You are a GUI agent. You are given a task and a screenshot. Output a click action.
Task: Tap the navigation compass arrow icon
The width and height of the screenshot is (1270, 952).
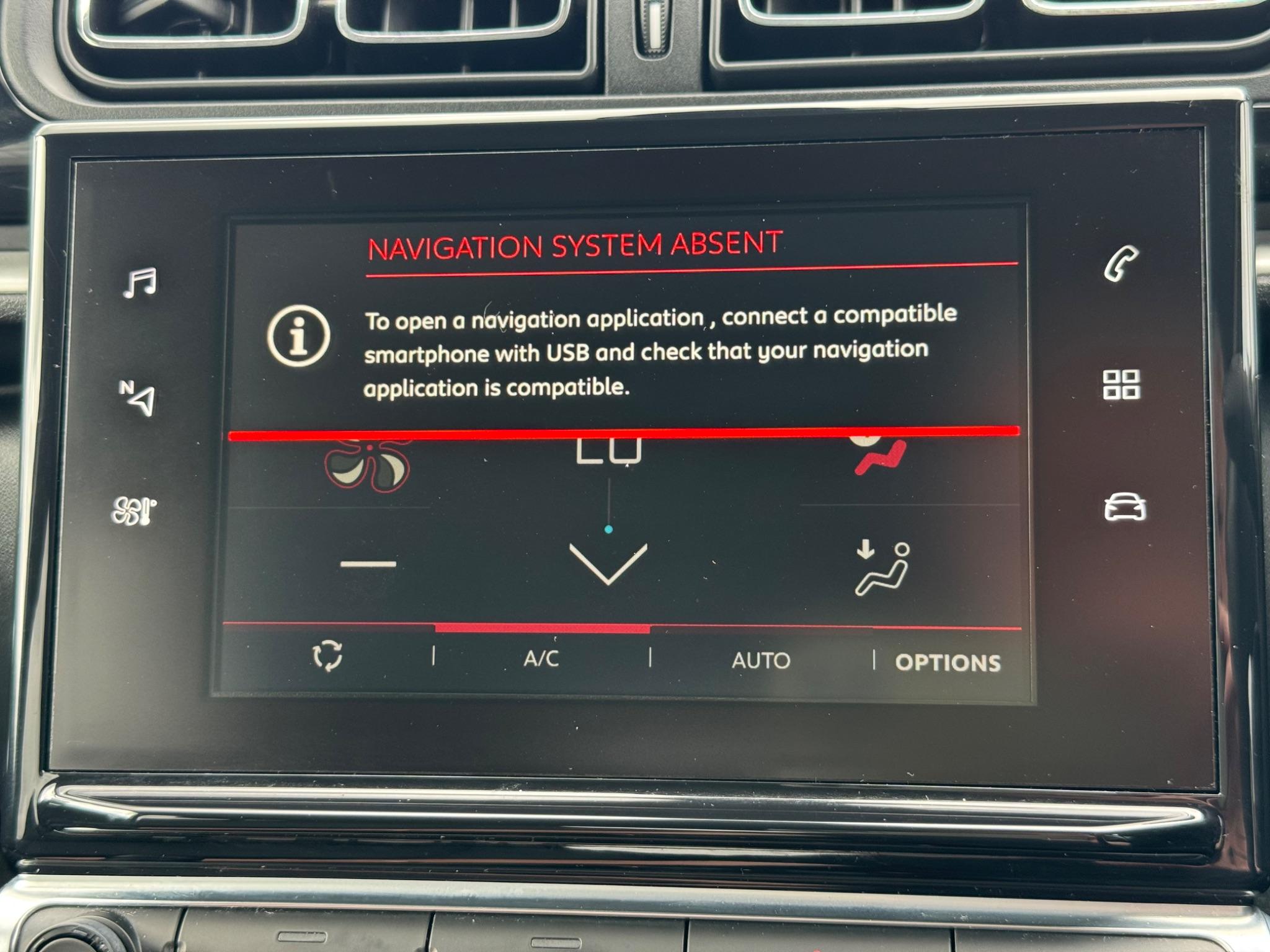(138, 397)
